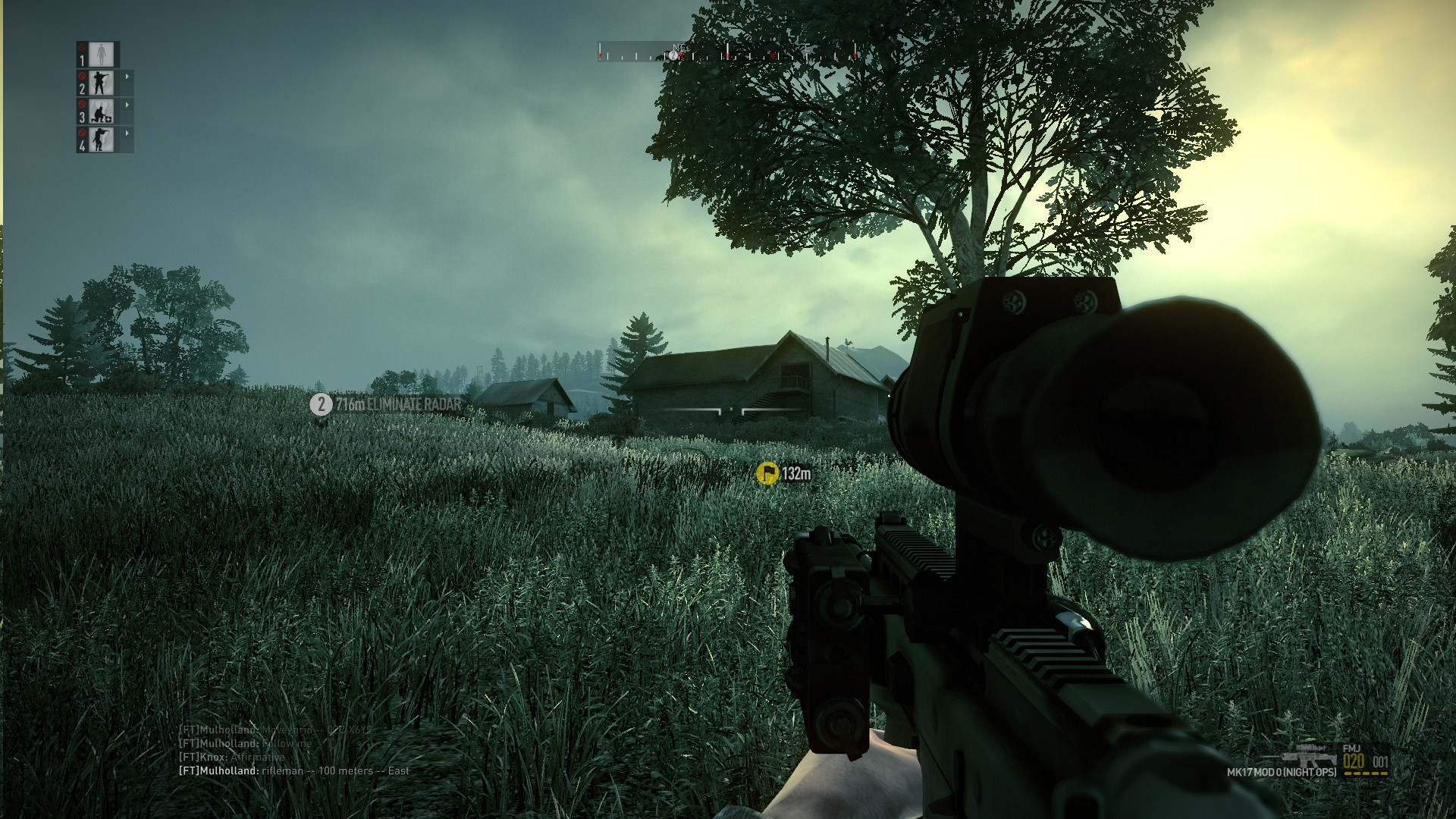Expand the command arrow beside squad member 3
The height and width of the screenshot is (819, 1456).
(x=127, y=105)
